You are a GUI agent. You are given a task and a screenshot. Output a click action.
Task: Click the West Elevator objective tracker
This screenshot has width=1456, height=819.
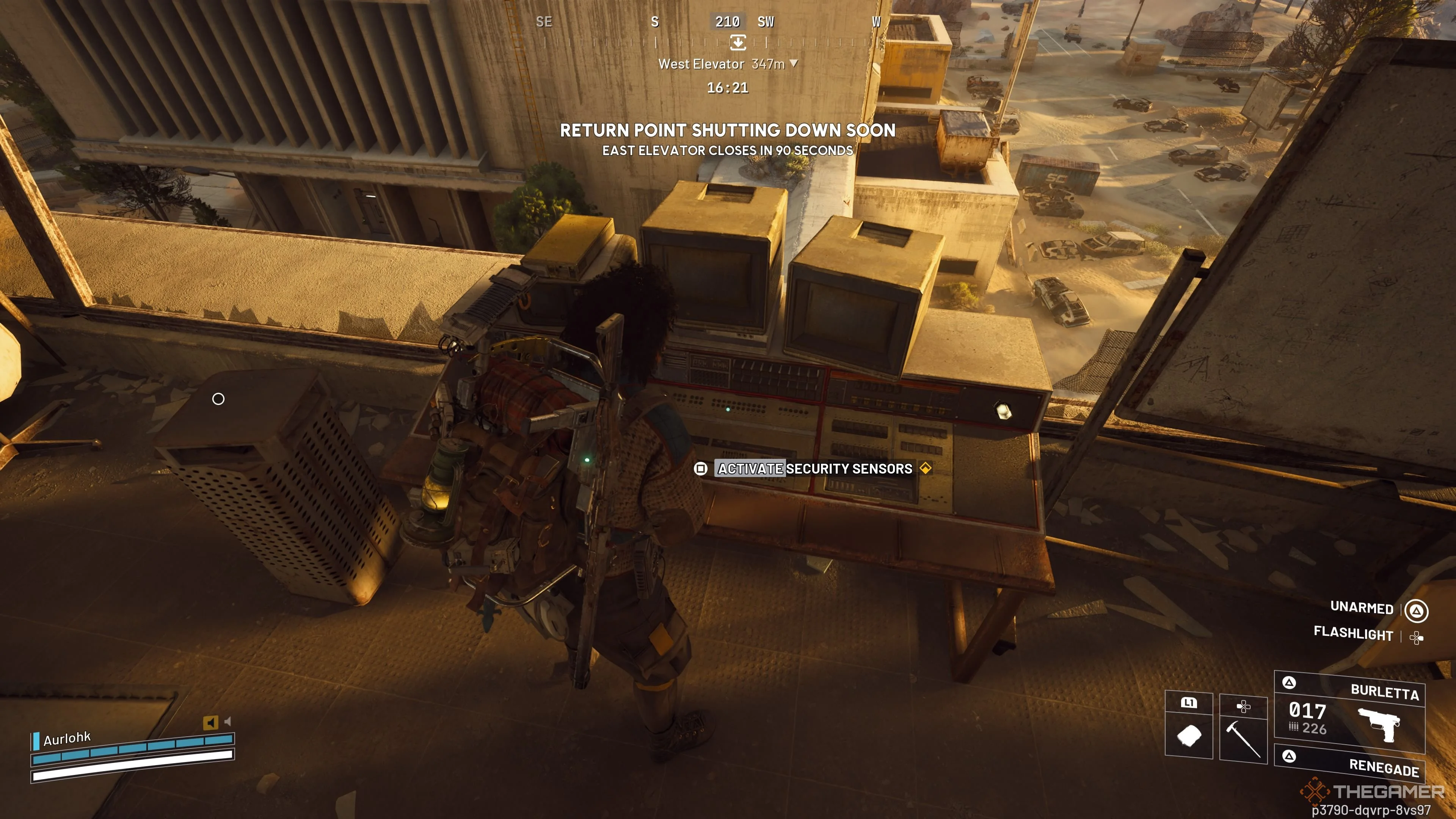click(x=728, y=64)
